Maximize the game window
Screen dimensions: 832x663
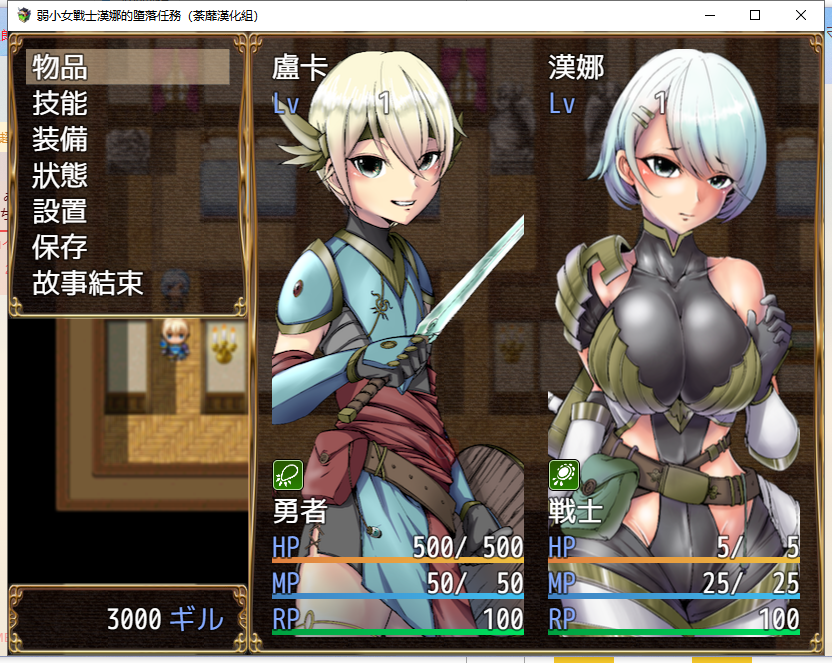tap(755, 16)
